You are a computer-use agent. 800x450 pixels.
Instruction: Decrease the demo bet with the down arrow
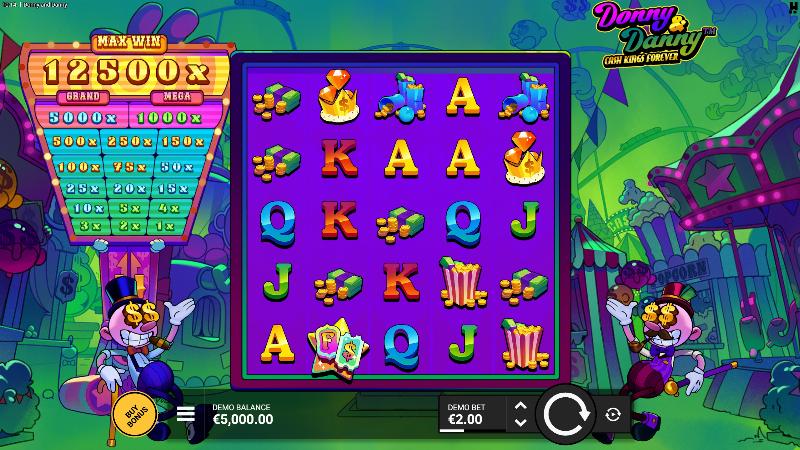[x=519, y=422]
